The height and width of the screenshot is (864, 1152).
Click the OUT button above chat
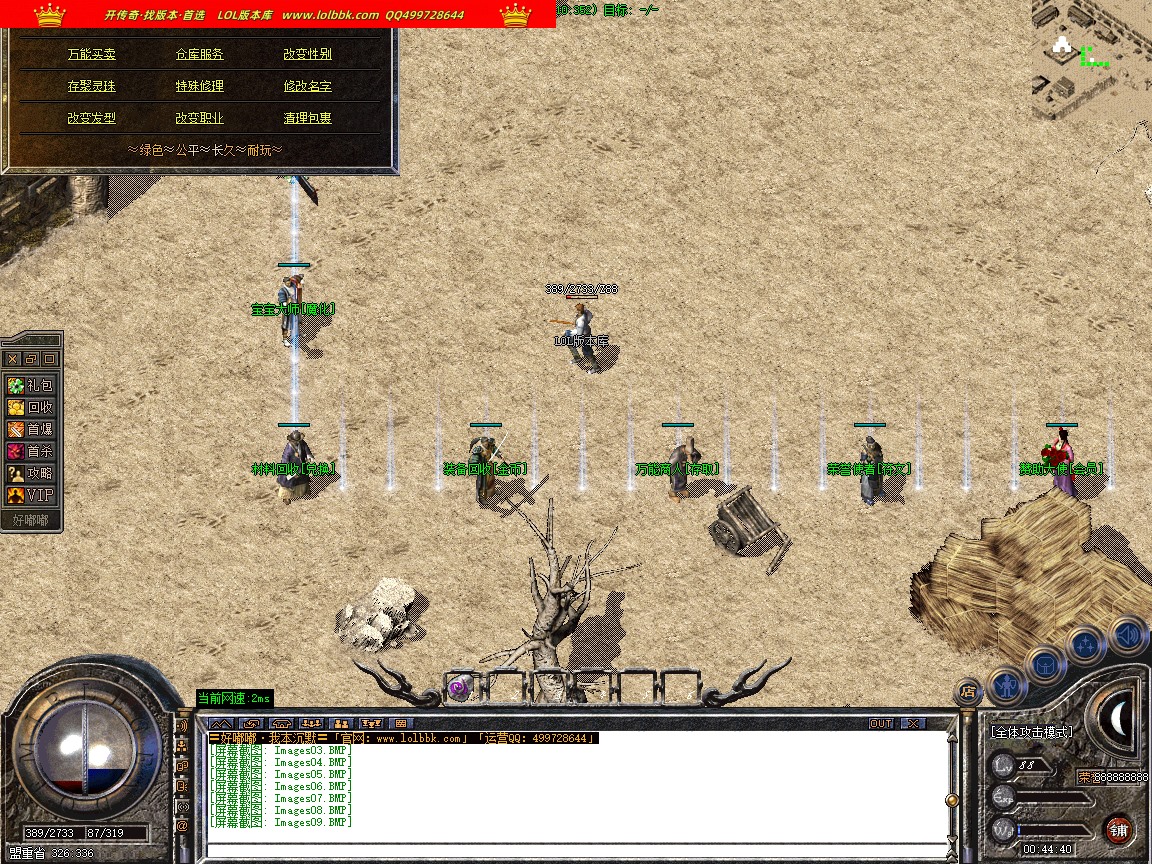(x=881, y=723)
